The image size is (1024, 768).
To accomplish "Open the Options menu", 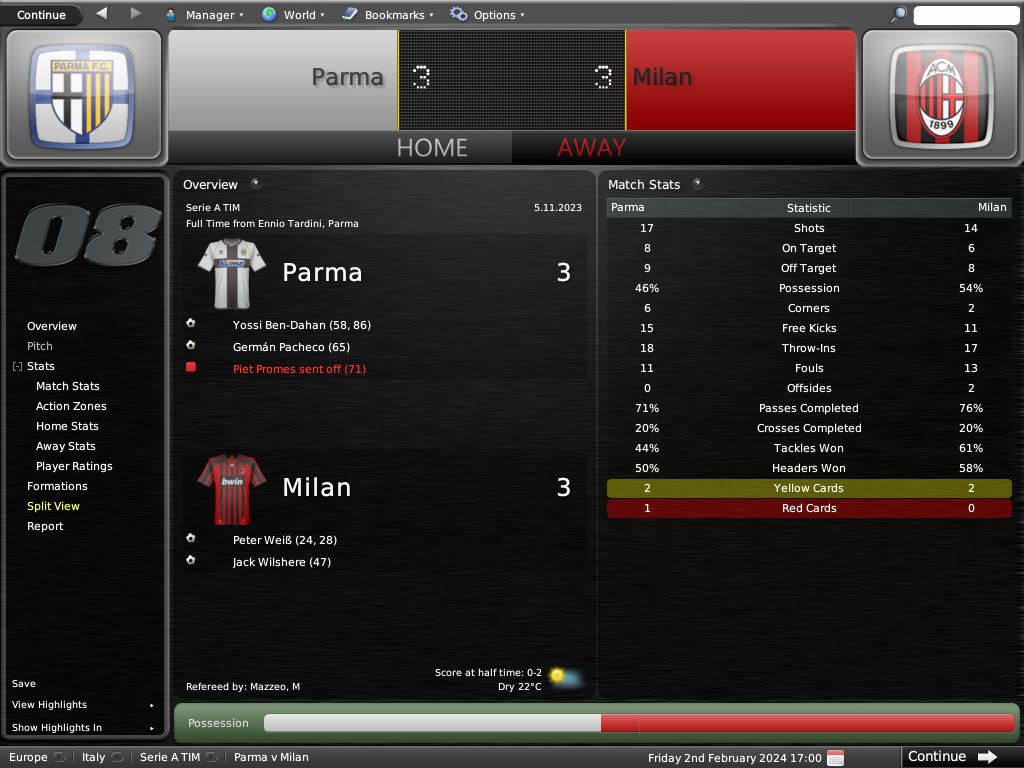I will pos(487,15).
